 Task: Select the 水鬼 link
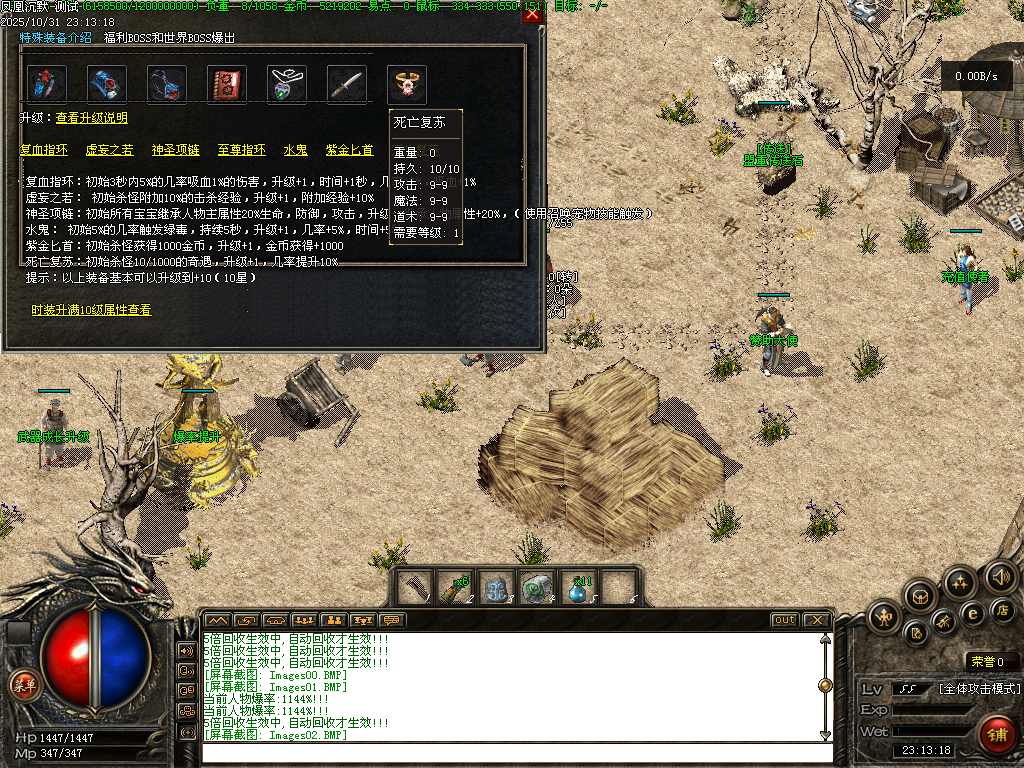pyautogui.click(x=295, y=150)
